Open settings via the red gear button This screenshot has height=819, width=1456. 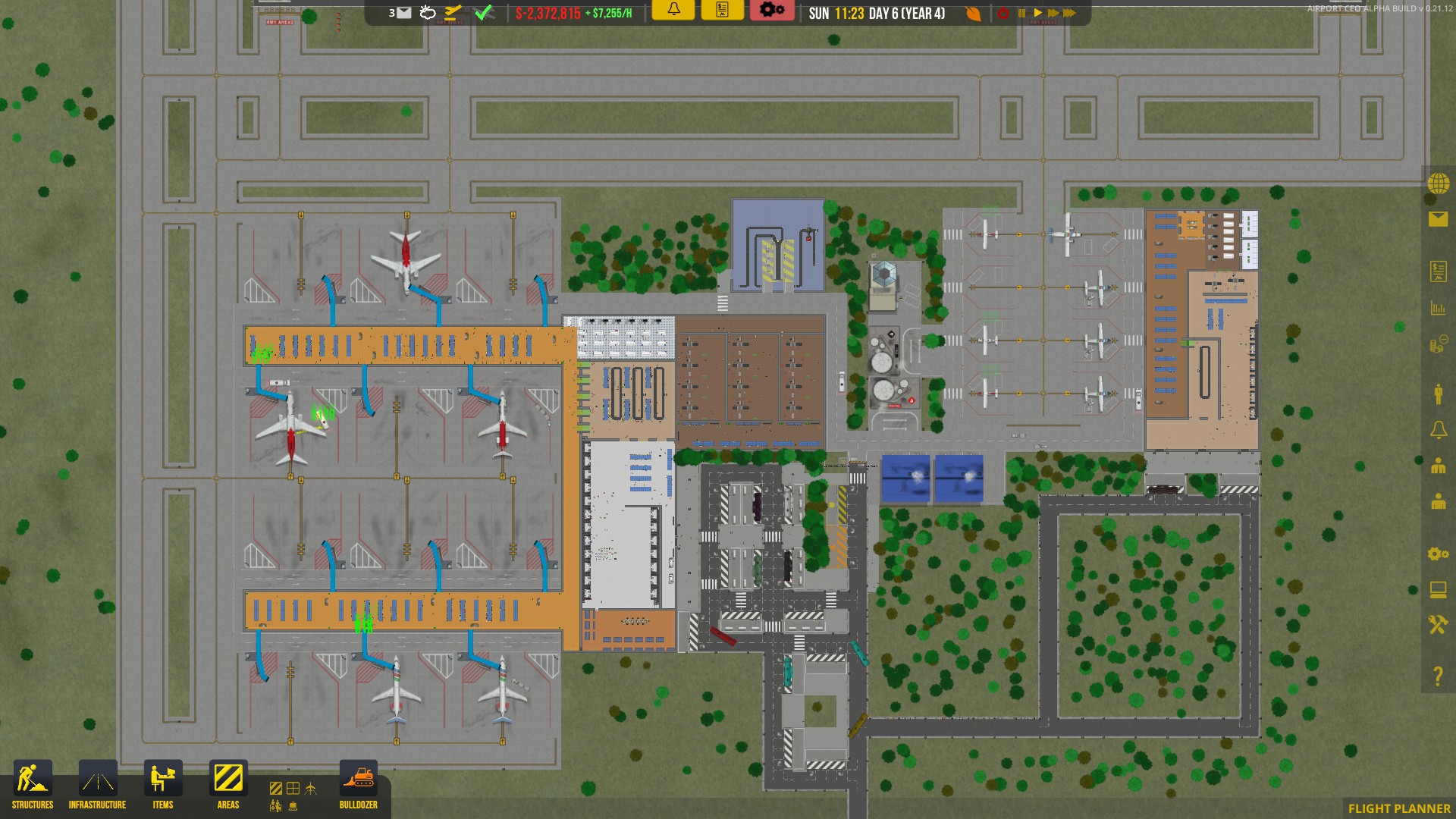point(772,11)
